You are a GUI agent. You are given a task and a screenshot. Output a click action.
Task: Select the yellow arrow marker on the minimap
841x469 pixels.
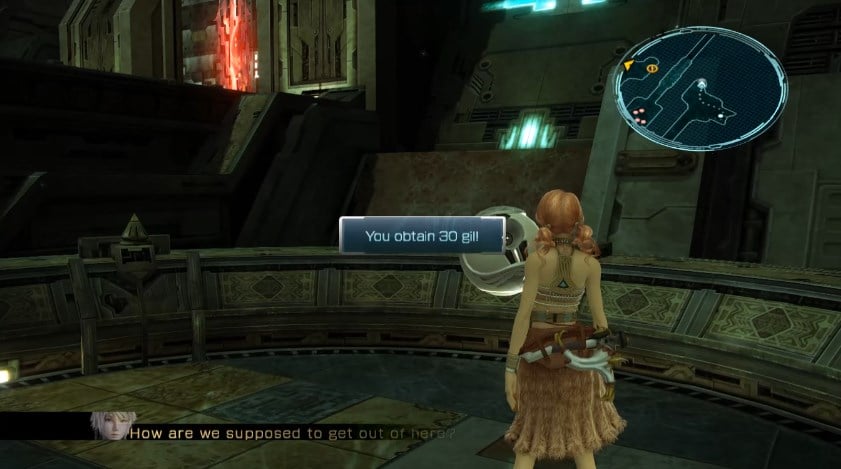click(x=629, y=66)
